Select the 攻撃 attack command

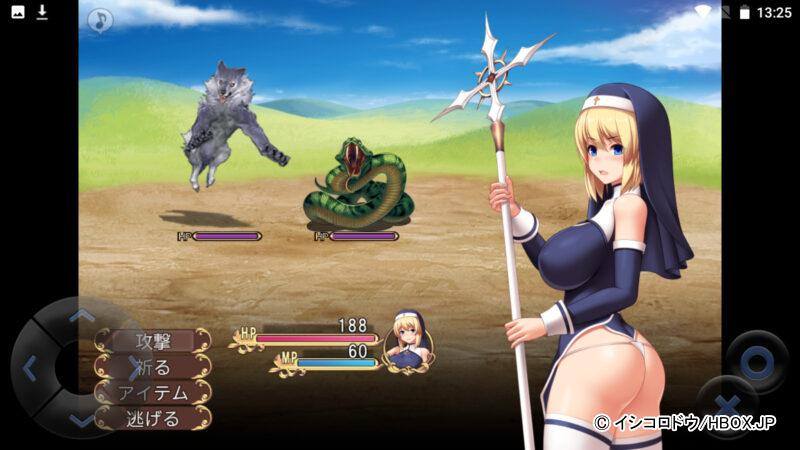coord(153,340)
